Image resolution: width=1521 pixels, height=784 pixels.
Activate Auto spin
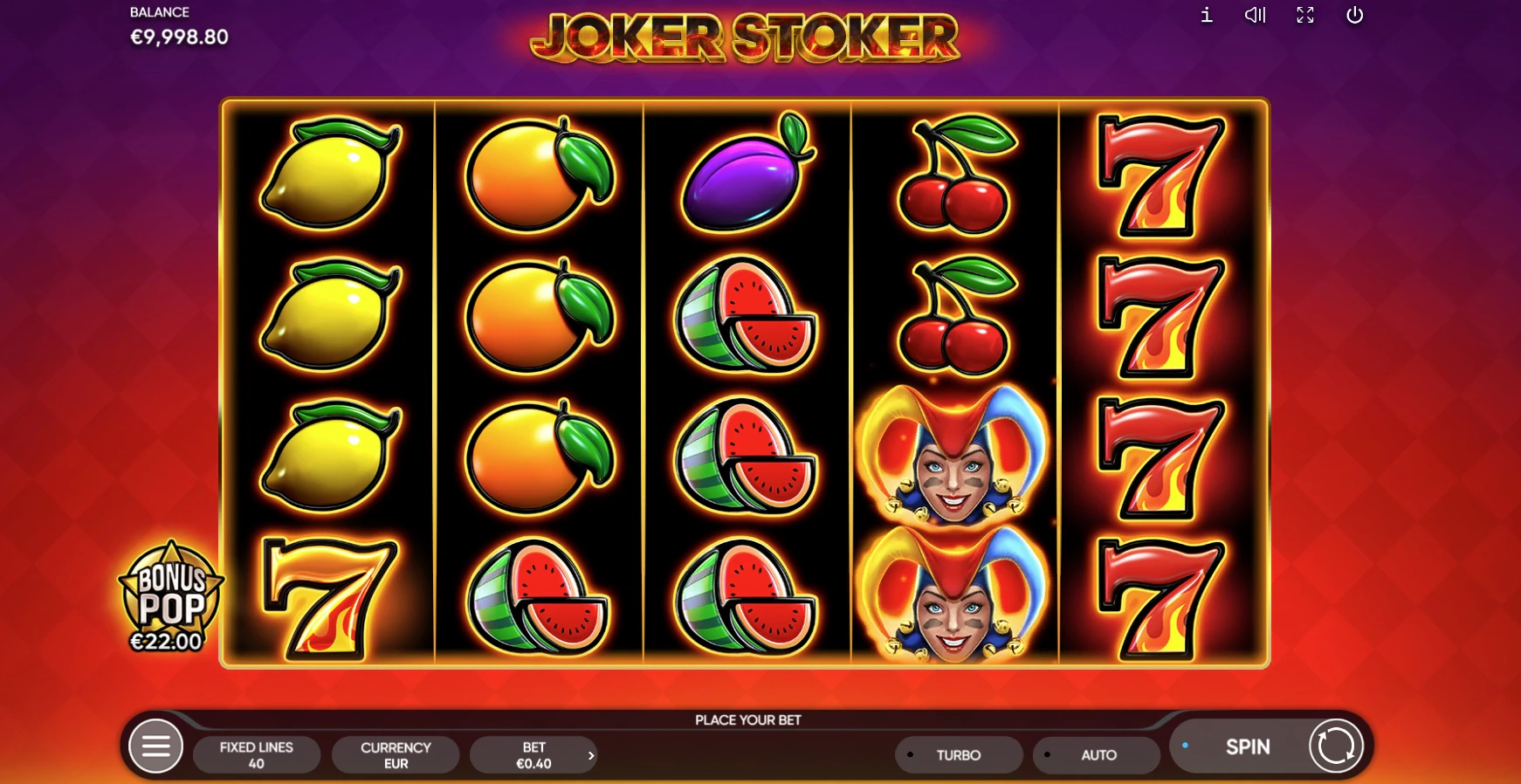[x=1098, y=755]
